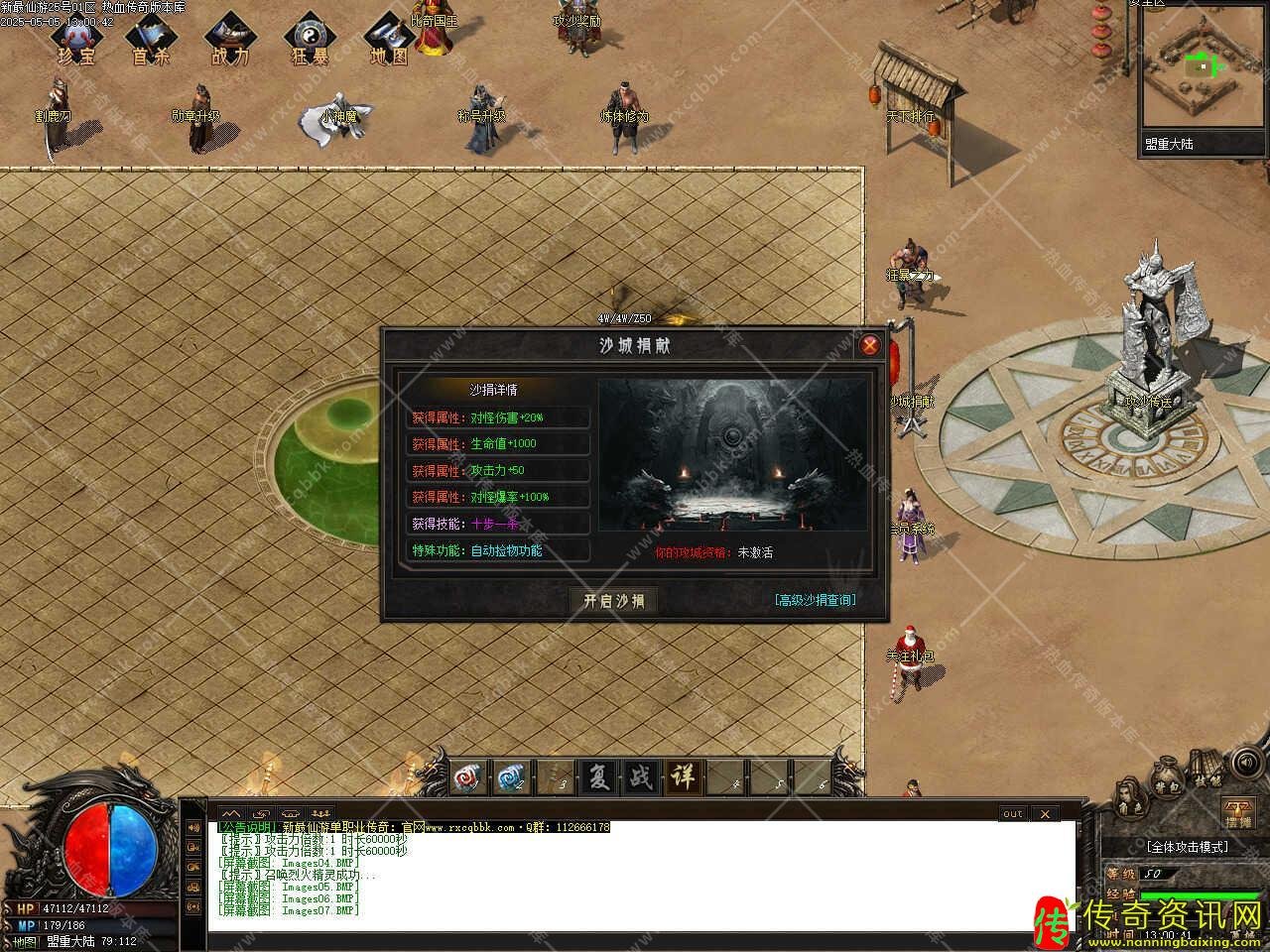Click the 开启沙捐 button
This screenshot has height=952, width=1270.
613,601
